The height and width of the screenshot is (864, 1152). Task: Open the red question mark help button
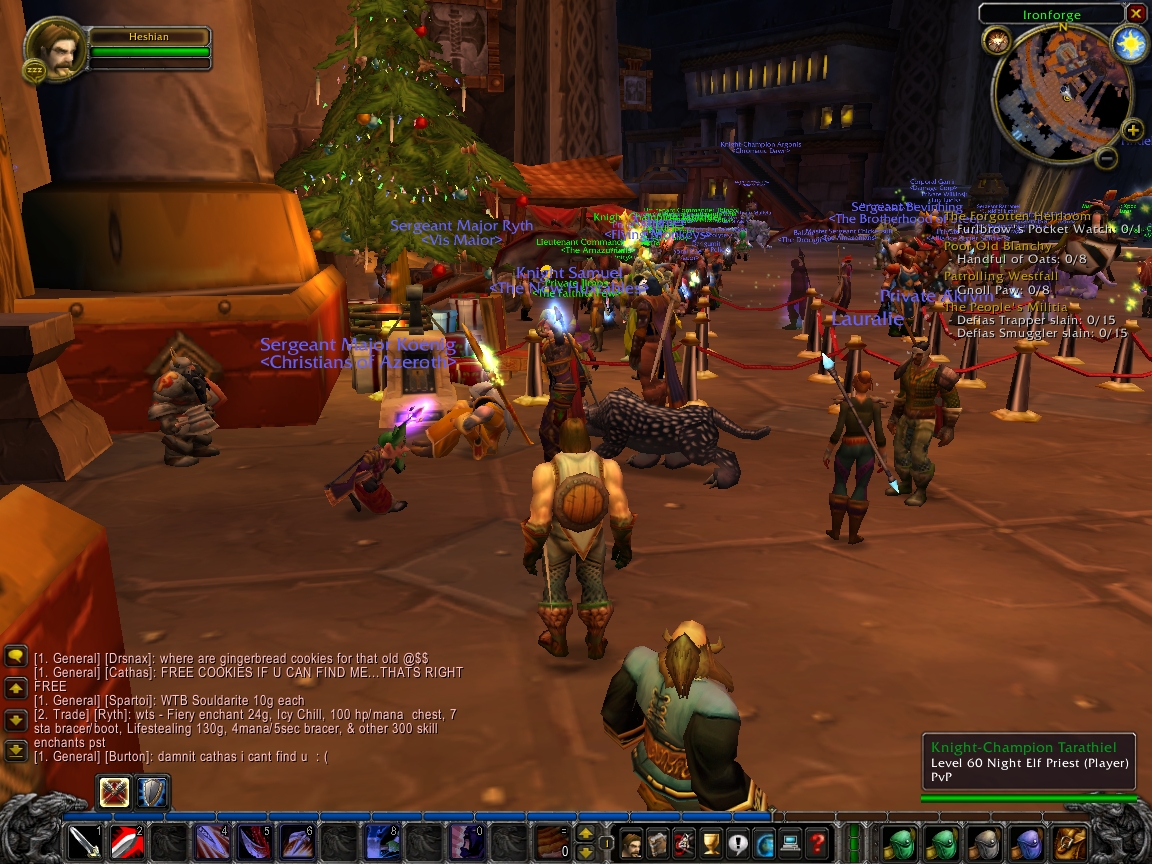[x=817, y=843]
